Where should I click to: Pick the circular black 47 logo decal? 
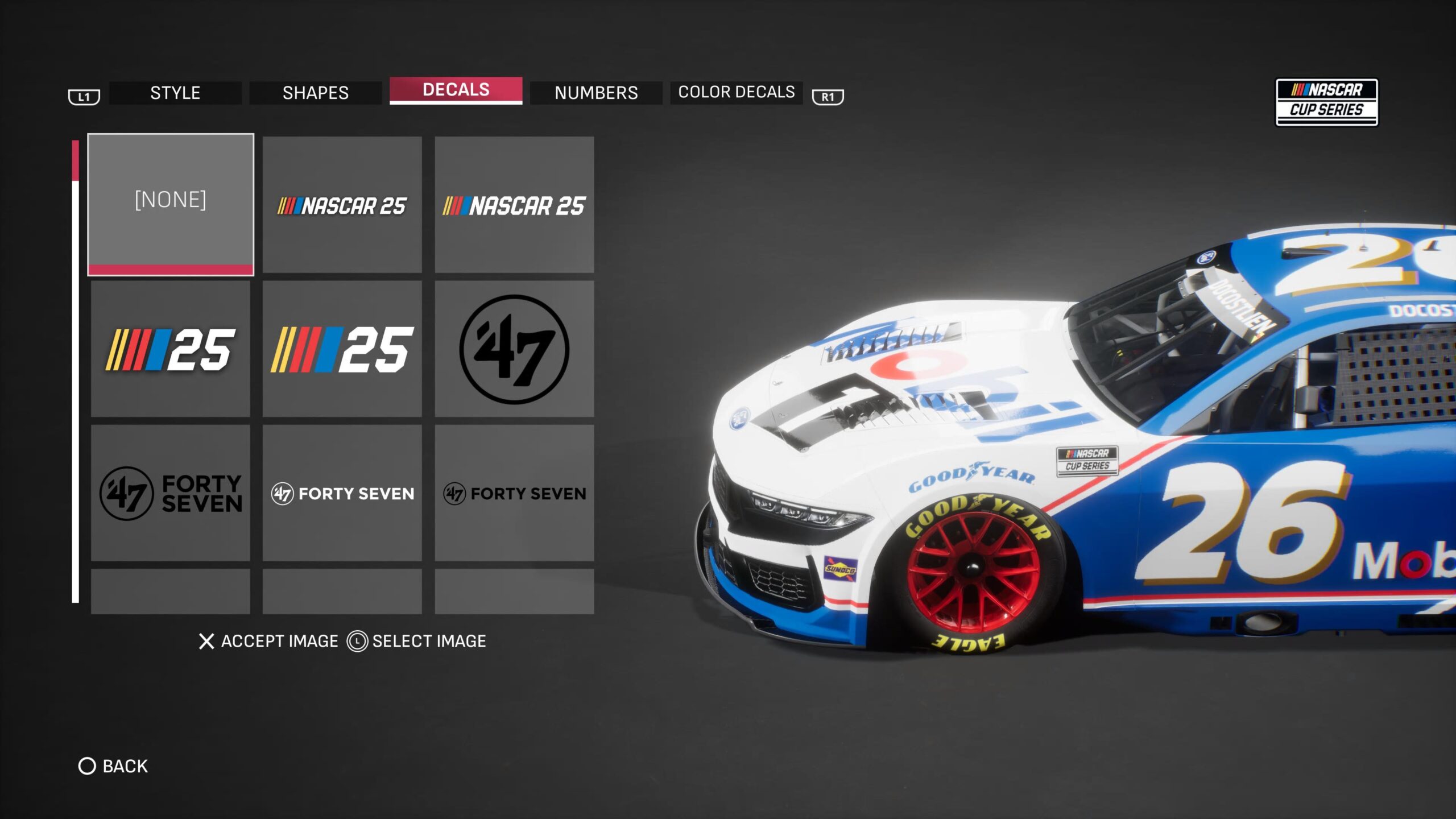coord(514,349)
